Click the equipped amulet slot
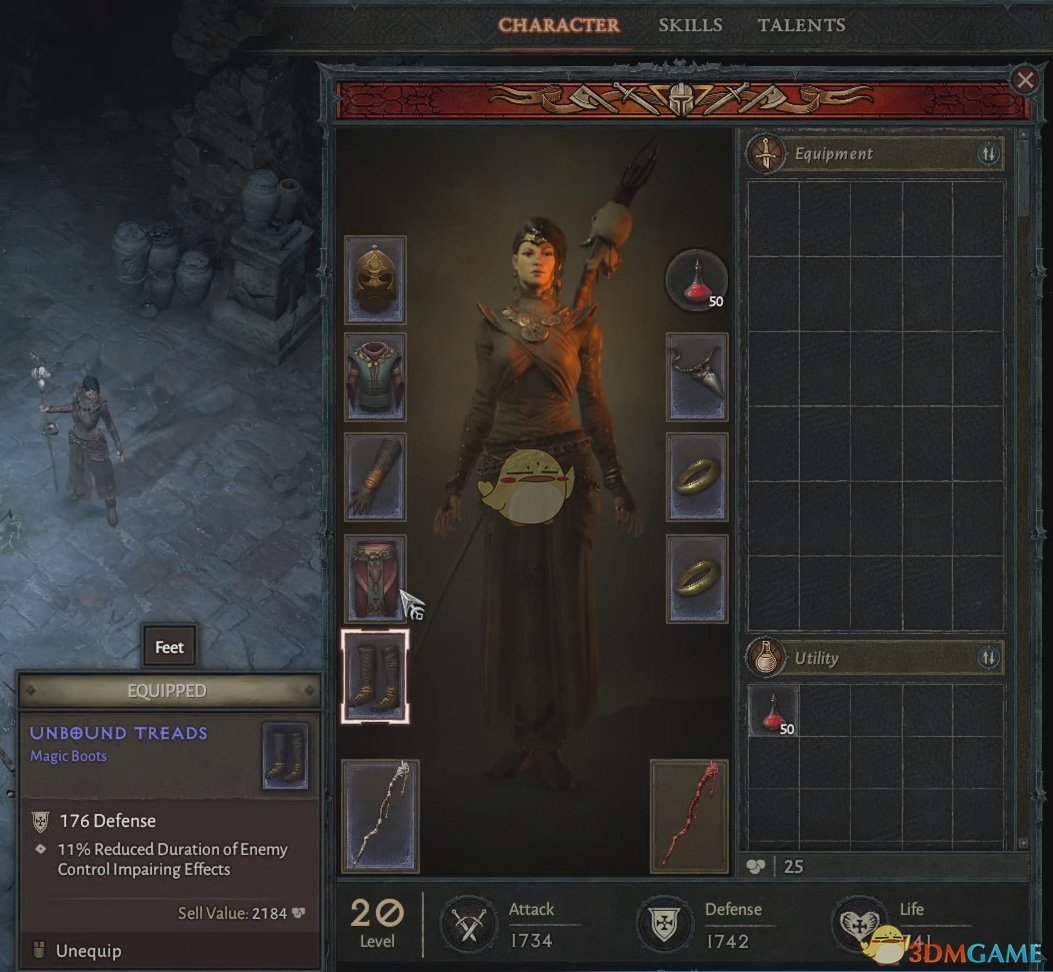Image resolution: width=1053 pixels, height=972 pixels. tap(697, 377)
